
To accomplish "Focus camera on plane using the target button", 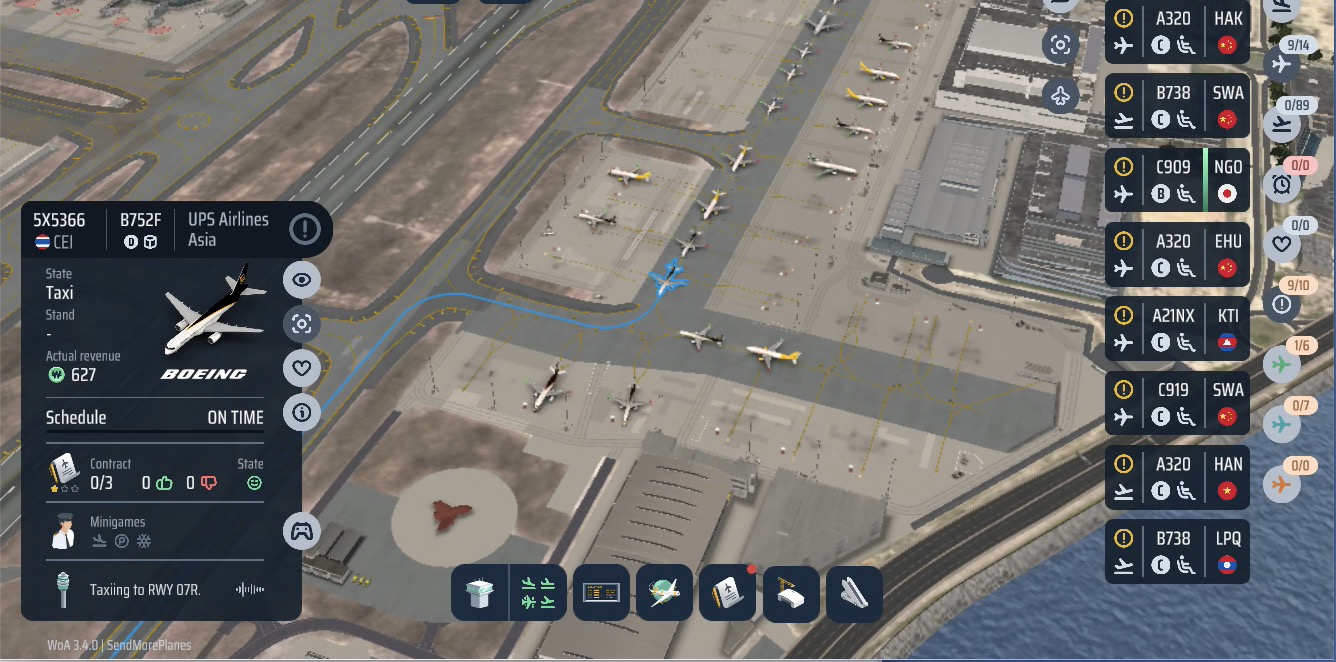I will pos(302,324).
